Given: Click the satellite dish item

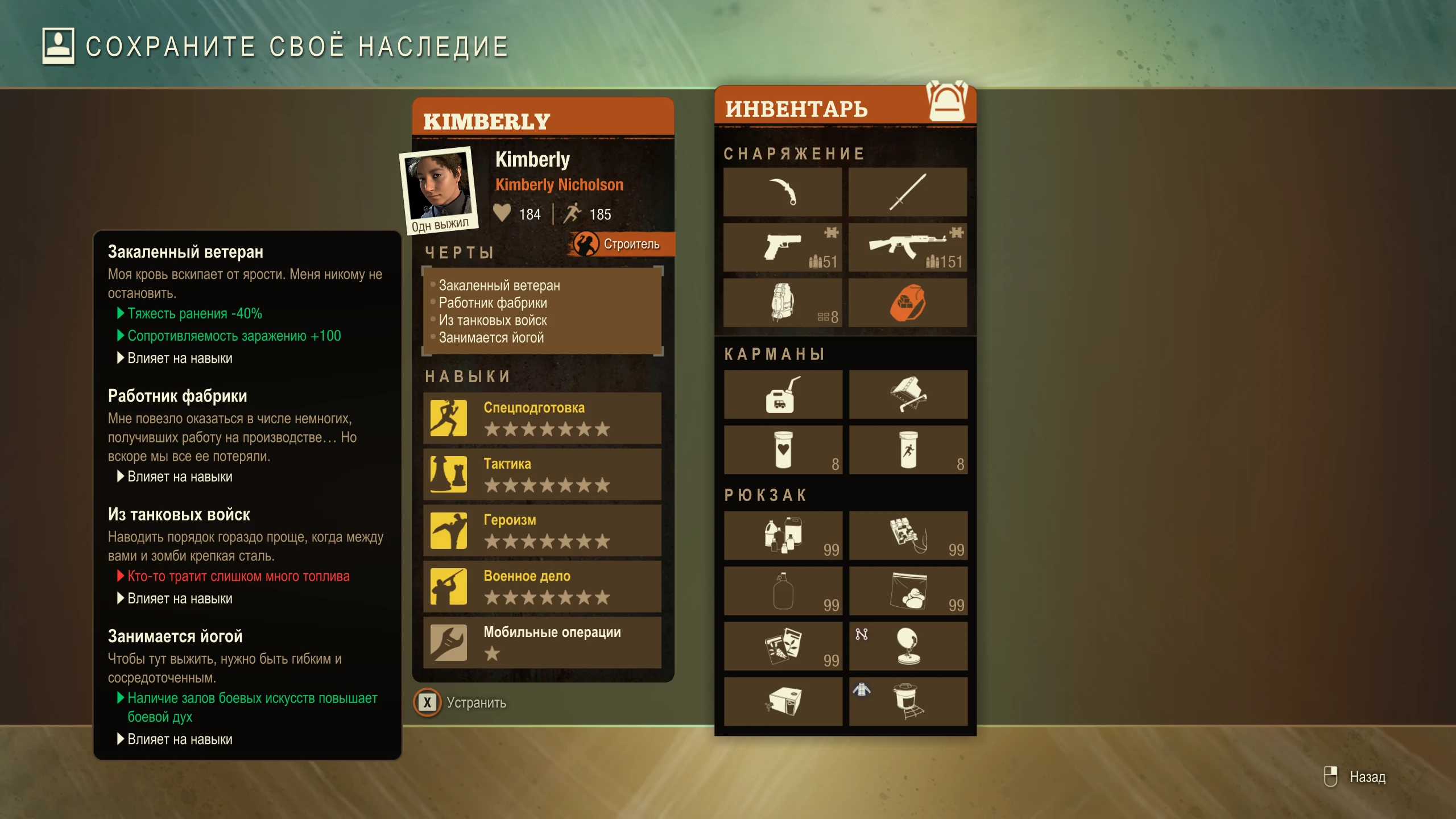Looking at the screenshot, I should 909,646.
